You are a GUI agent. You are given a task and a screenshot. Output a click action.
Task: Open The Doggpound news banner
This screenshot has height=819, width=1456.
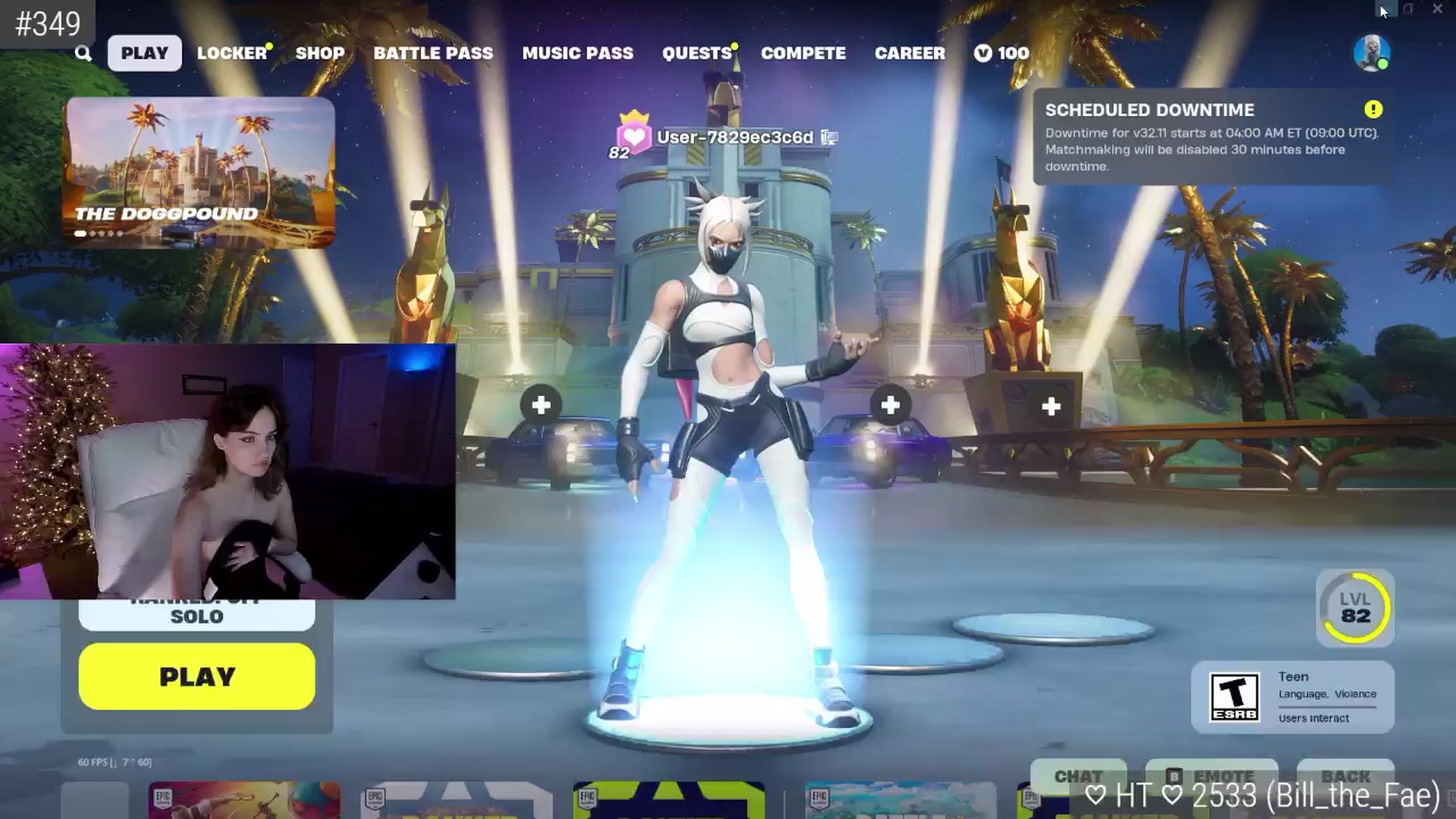pos(200,171)
